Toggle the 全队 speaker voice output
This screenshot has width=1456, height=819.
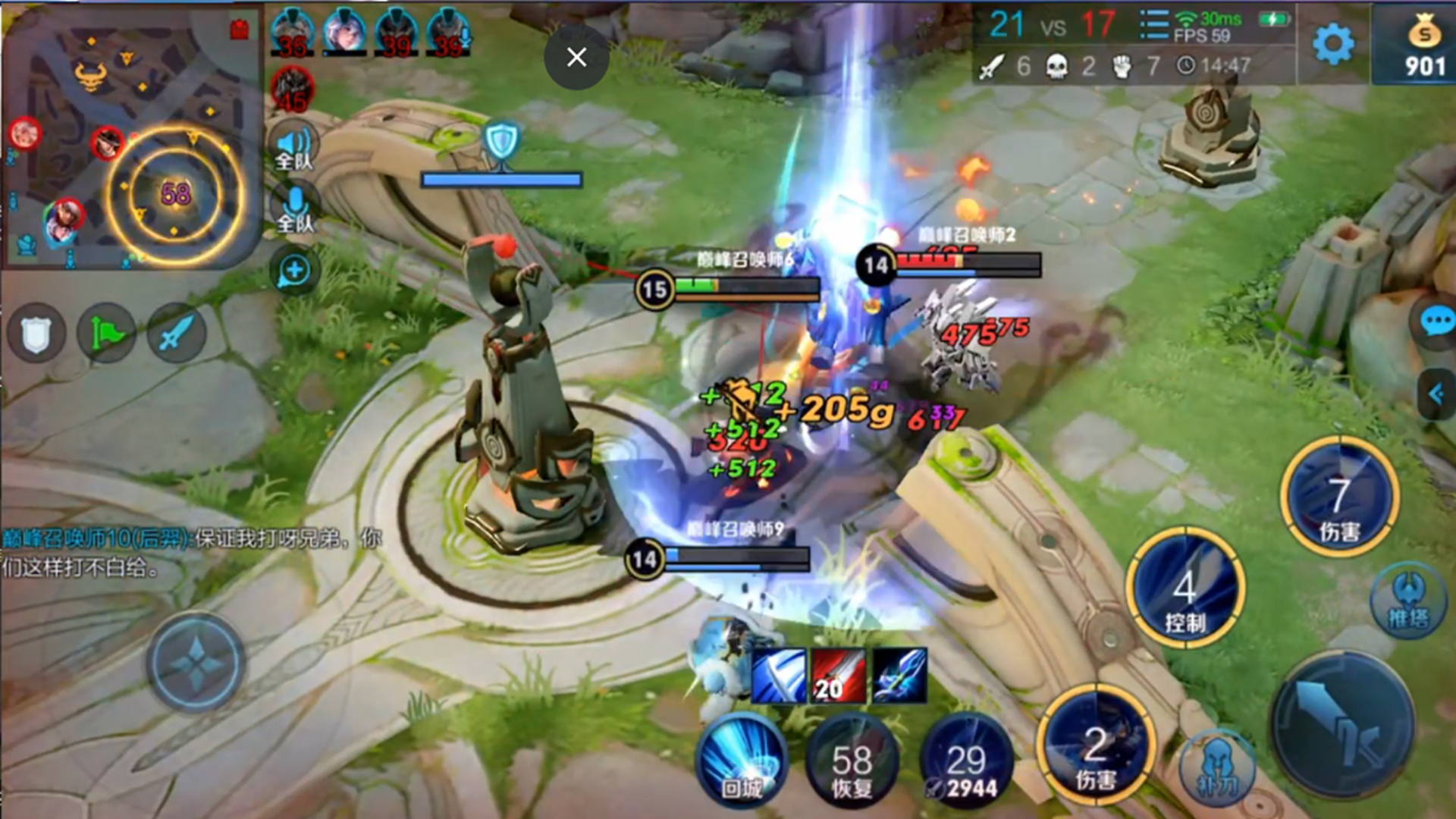coord(294,146)
